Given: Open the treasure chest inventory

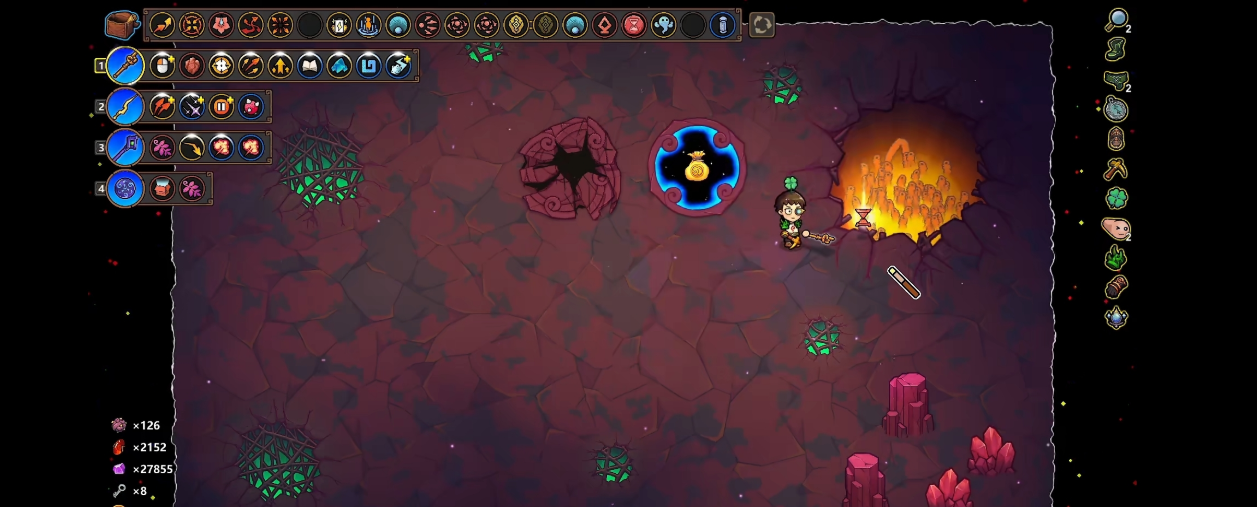Looking at the screenshot, I should 122,25.
